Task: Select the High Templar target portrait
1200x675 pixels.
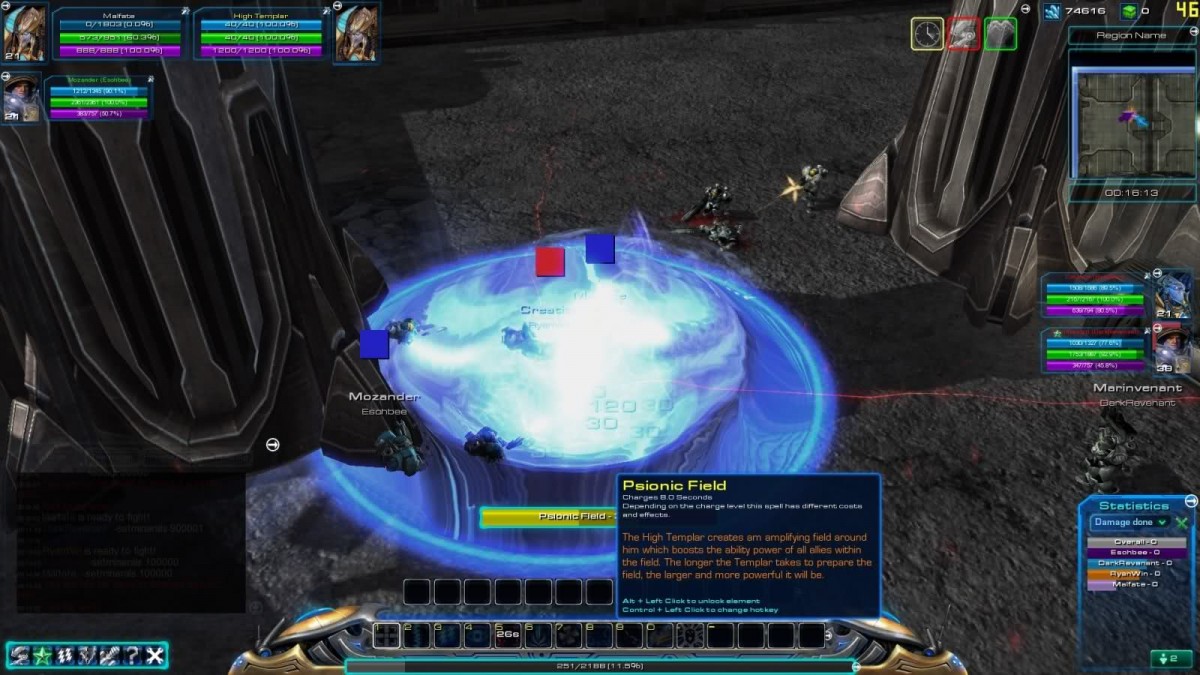Action: coord(356,34)
